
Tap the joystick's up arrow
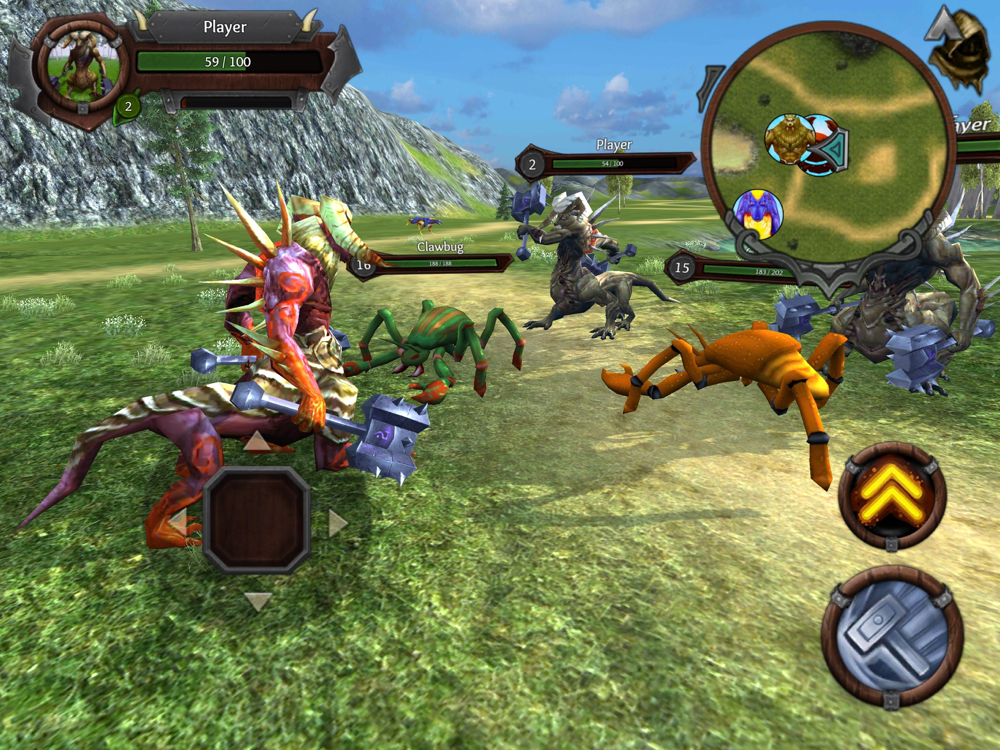[x=258, y=442]
